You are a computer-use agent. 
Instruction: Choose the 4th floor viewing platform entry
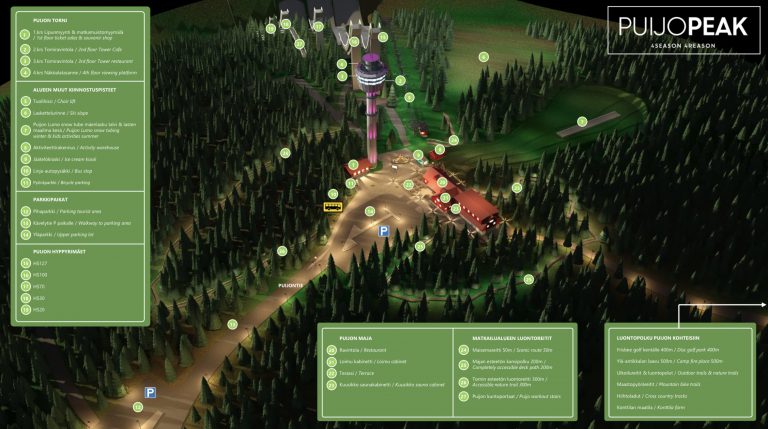coord(77,72)
